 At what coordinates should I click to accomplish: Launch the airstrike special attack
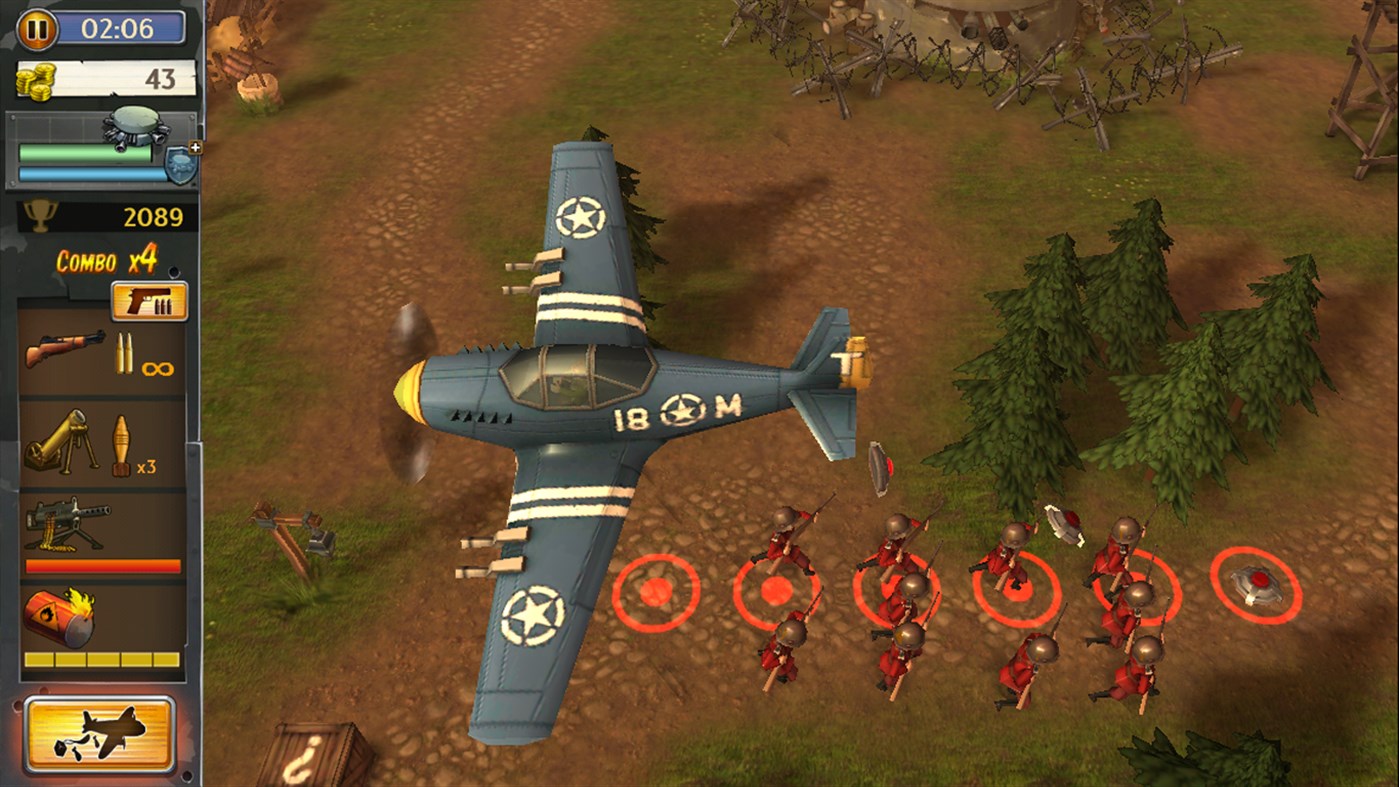click(x=100, y=731)
